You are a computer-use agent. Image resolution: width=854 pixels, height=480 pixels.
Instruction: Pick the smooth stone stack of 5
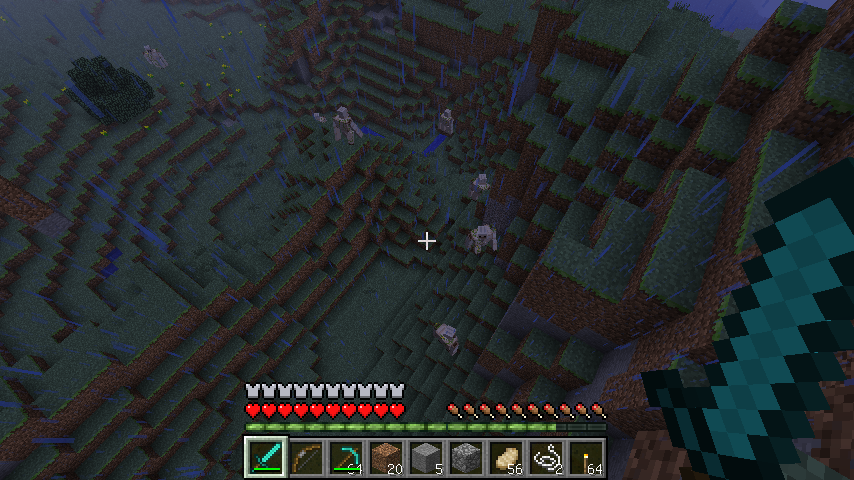pyautogui.click(x=426, y=458)
